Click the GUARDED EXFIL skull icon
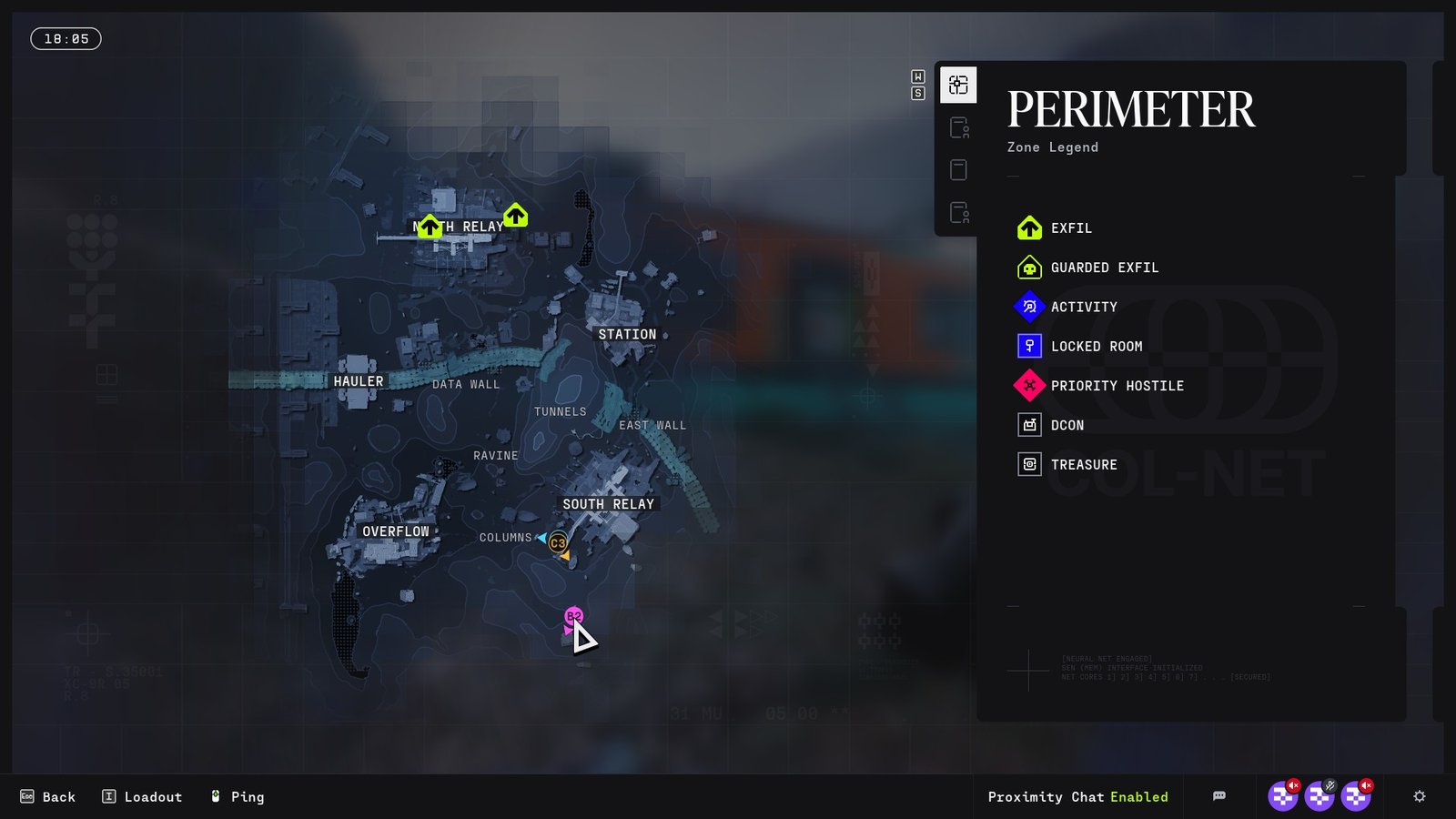 click(x=1029, y=267)
